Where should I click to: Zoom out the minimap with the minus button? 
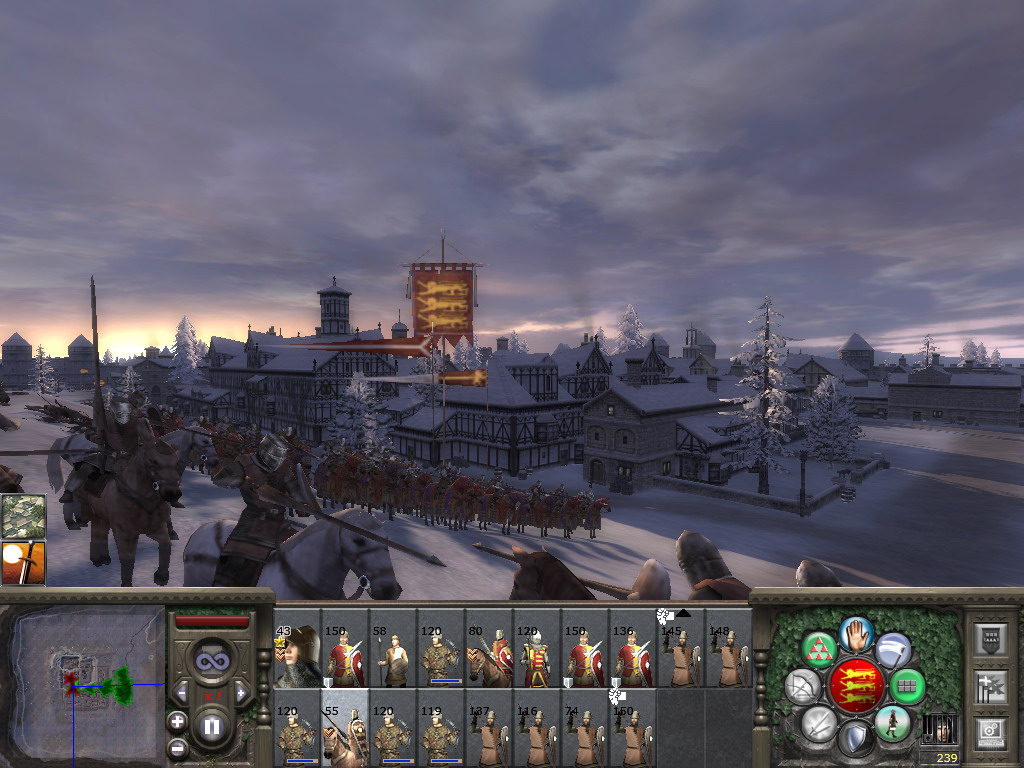[x=177, y=746]
